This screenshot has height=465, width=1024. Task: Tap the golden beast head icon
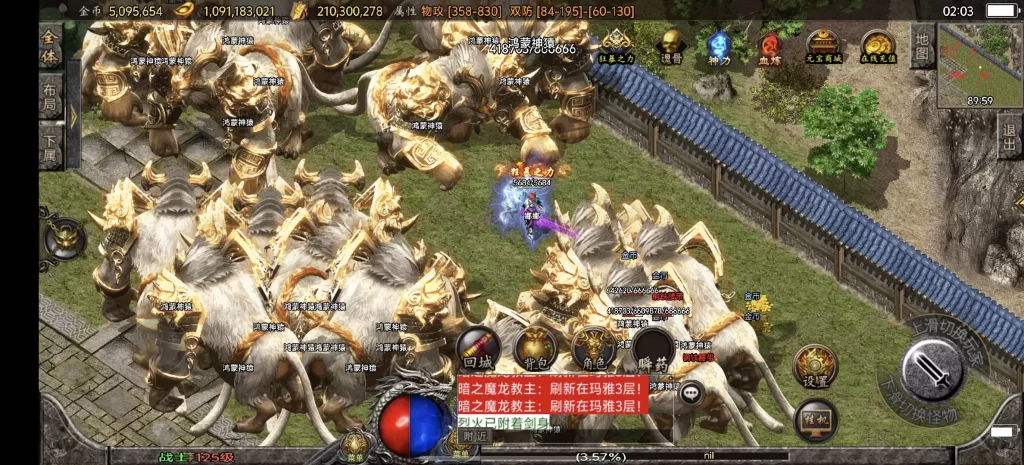65,238
